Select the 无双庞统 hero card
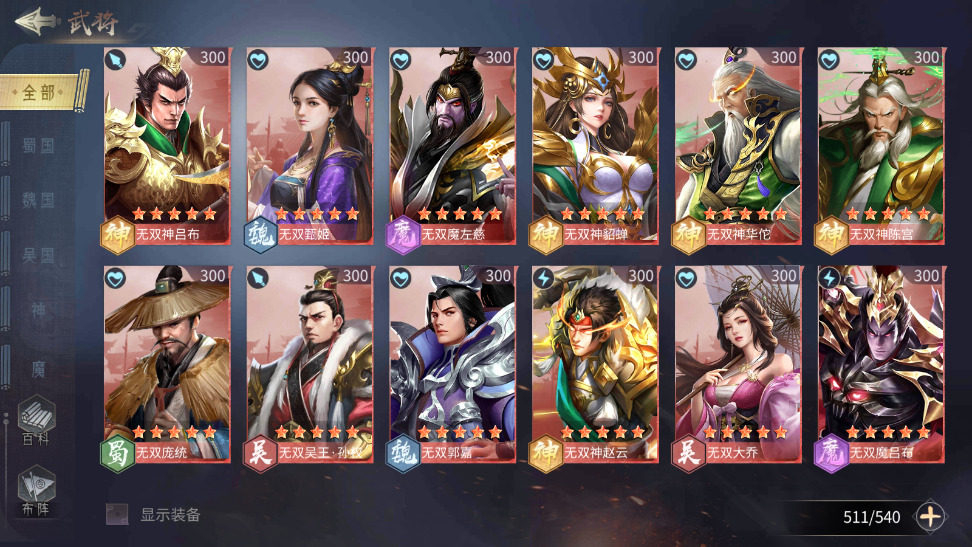The height and width of the screenshot is (547, 972). [167, 363]
